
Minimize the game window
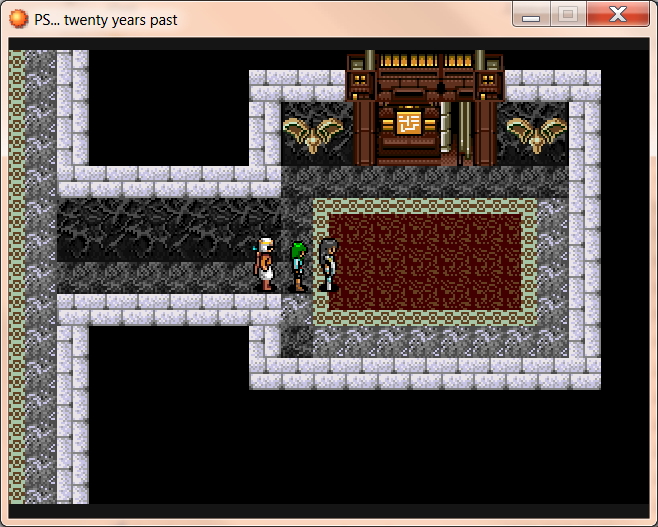[531, 14]
